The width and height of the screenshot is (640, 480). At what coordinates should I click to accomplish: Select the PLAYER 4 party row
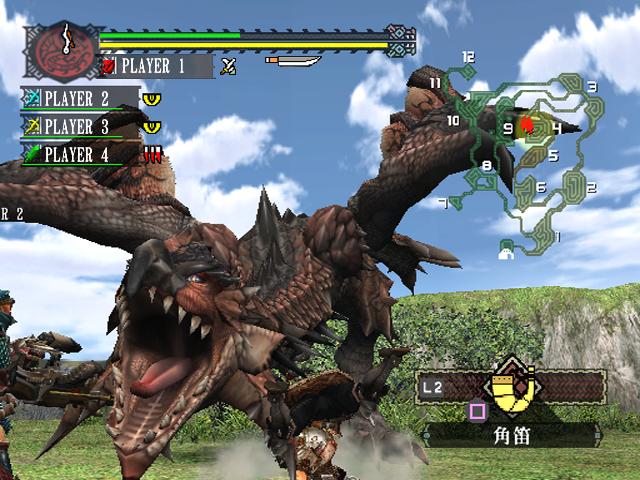click(81, 155)
